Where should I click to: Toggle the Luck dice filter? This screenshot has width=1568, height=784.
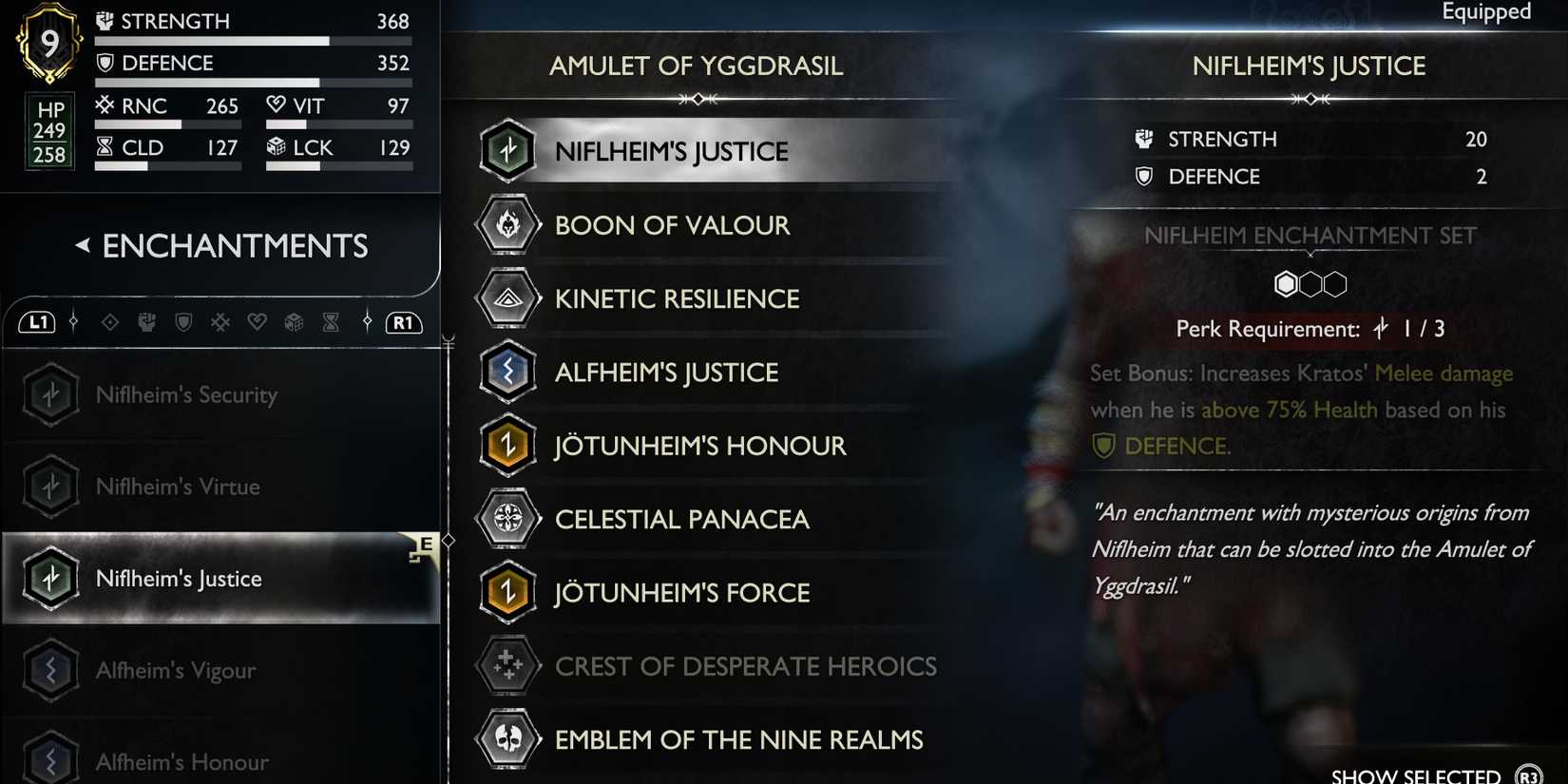pyautogui.click(x=294, y=323)
